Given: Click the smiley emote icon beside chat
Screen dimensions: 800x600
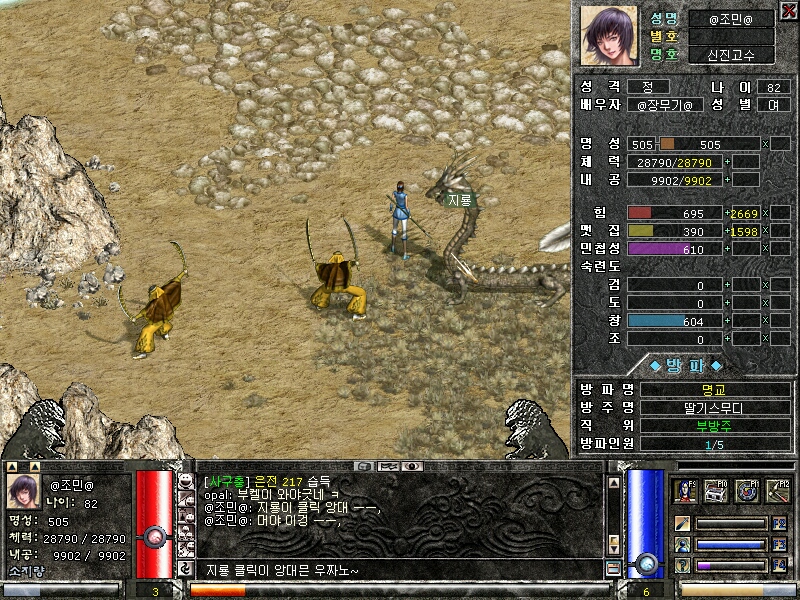Looking at the screenshot, I should point(185,481).
